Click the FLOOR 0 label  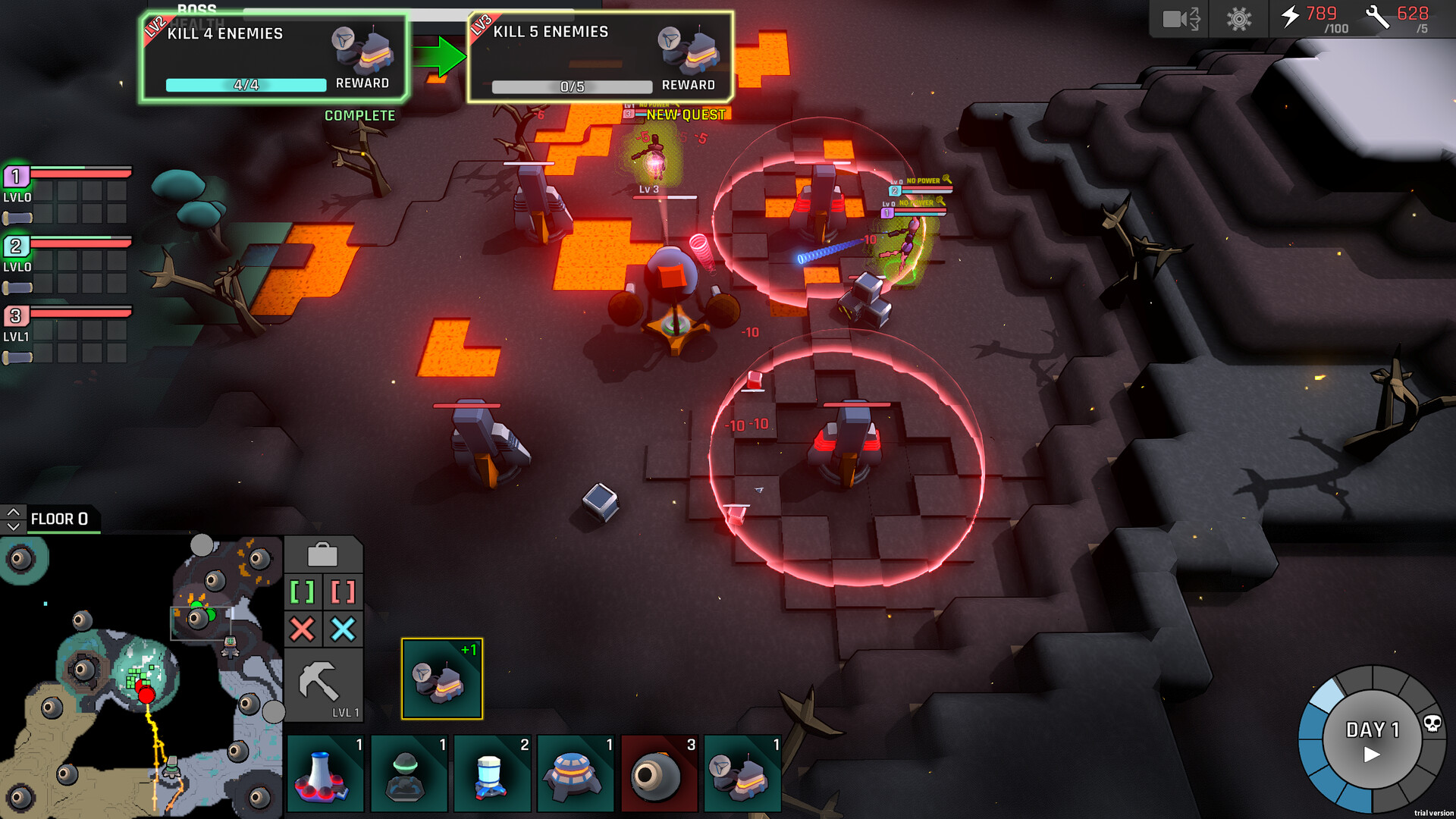click(x=62, y=519)
